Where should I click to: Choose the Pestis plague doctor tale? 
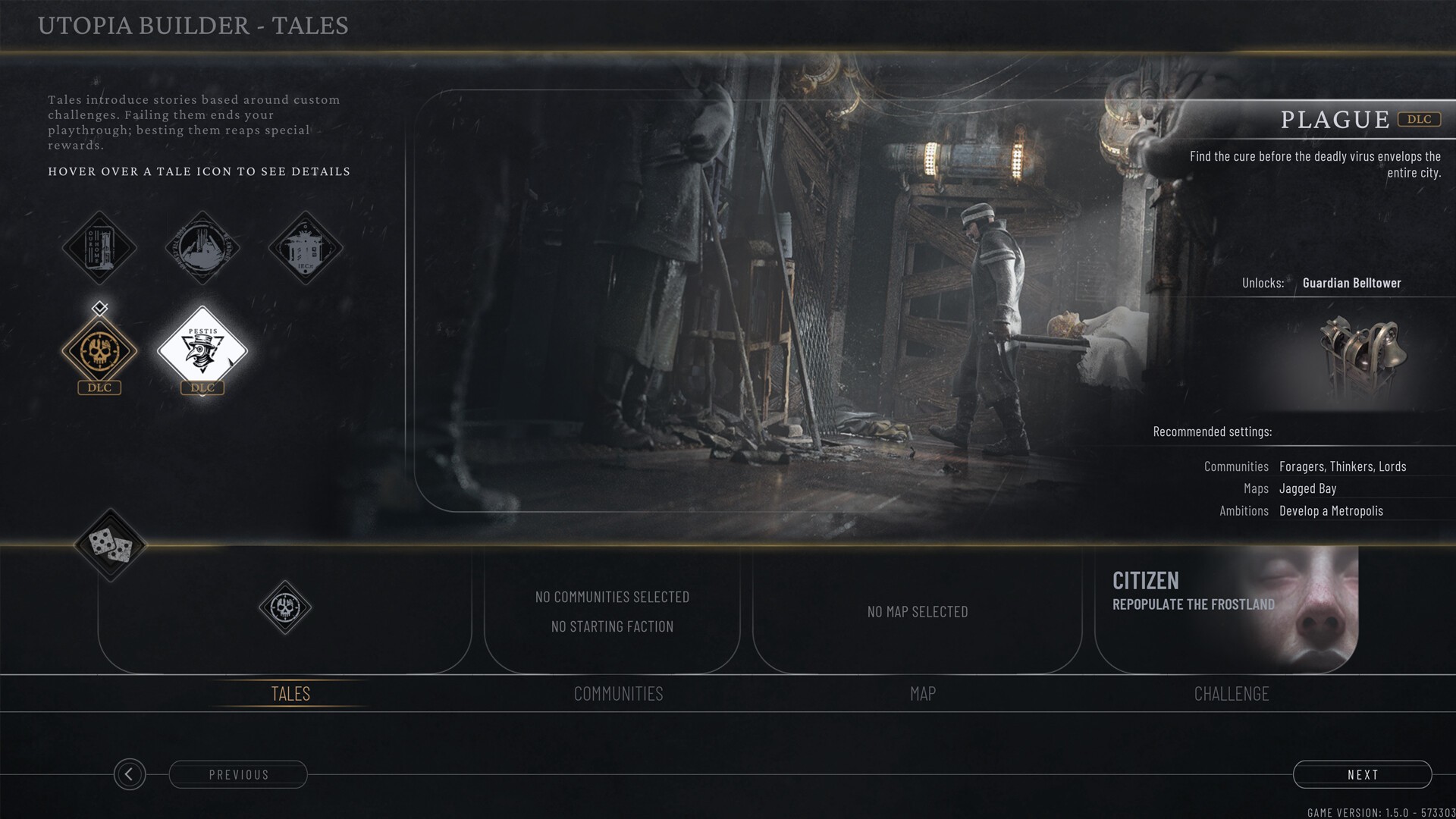click(x=202, y=351)
